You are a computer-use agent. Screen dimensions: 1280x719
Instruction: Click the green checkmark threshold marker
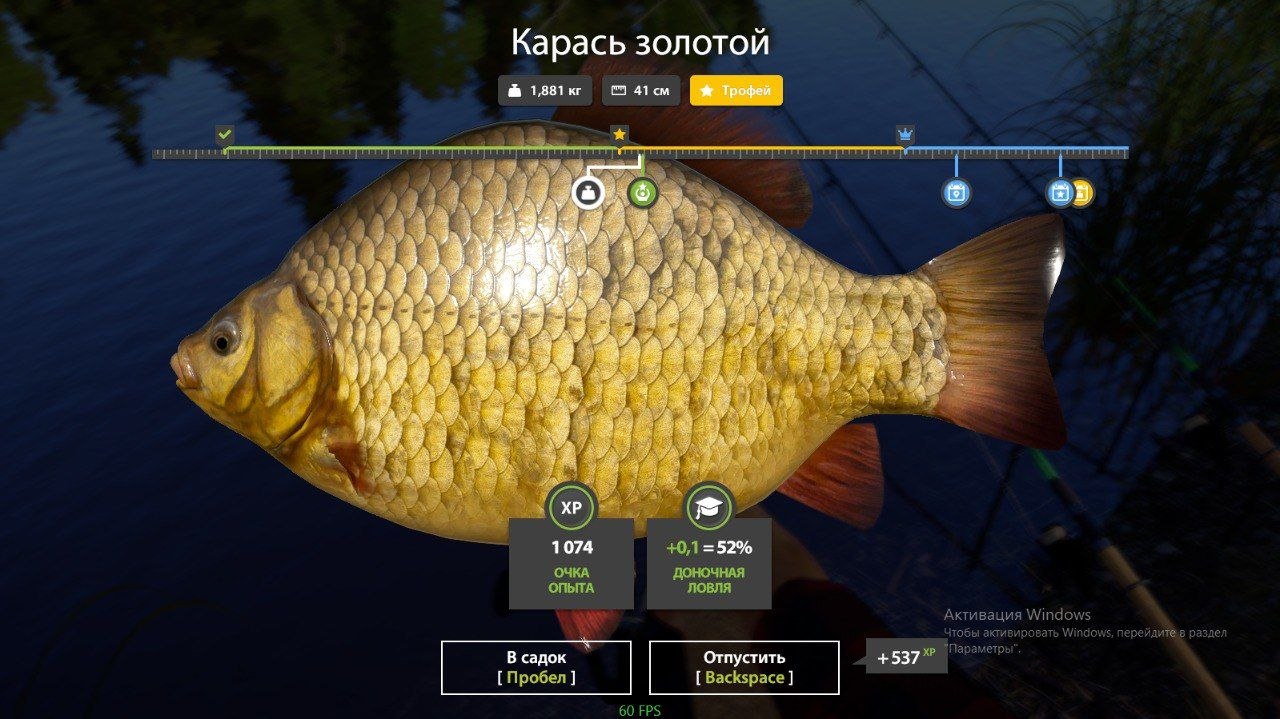[x=225, y=134]
